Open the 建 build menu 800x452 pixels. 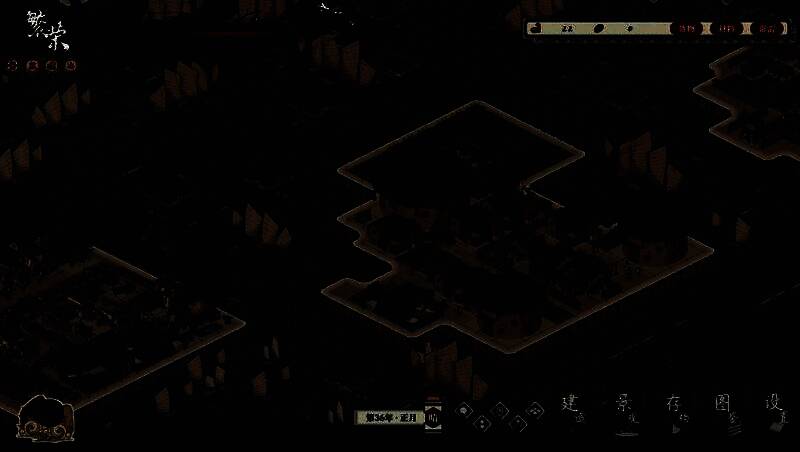coord(571,404)
